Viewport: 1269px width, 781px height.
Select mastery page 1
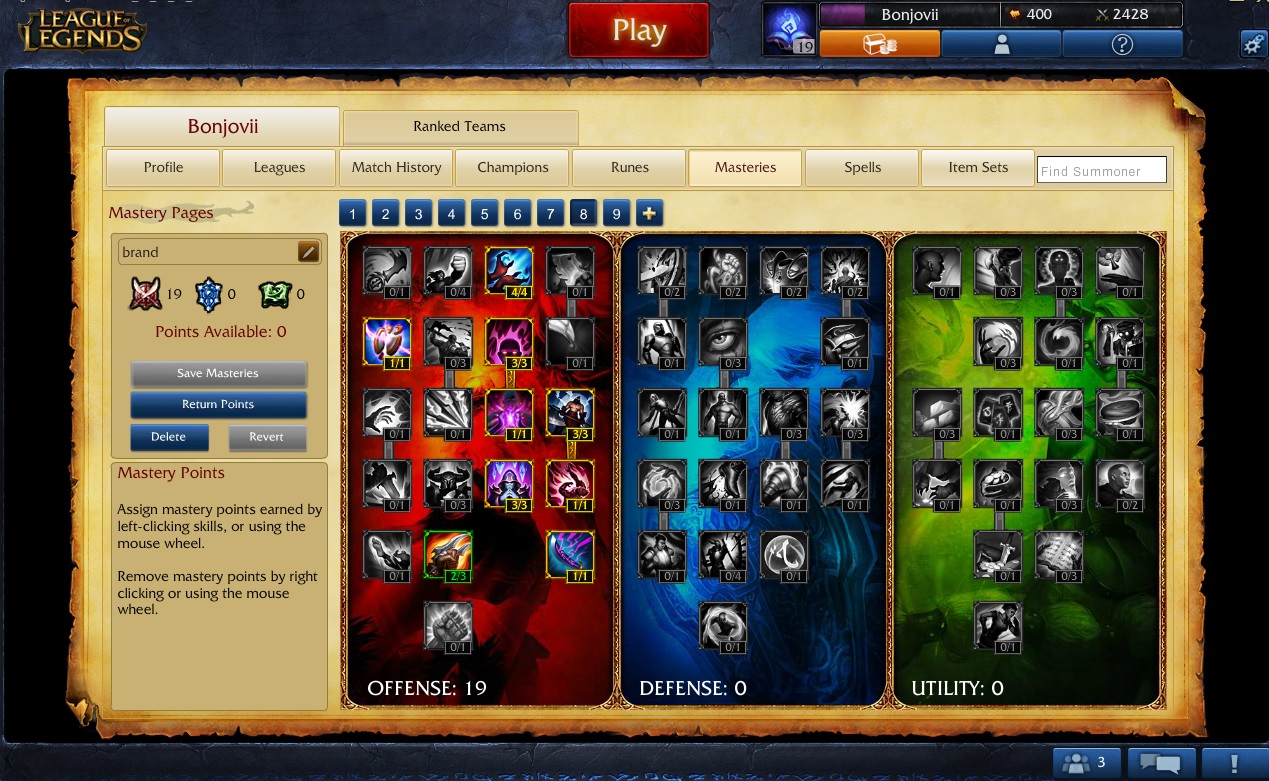pos(353,213)
